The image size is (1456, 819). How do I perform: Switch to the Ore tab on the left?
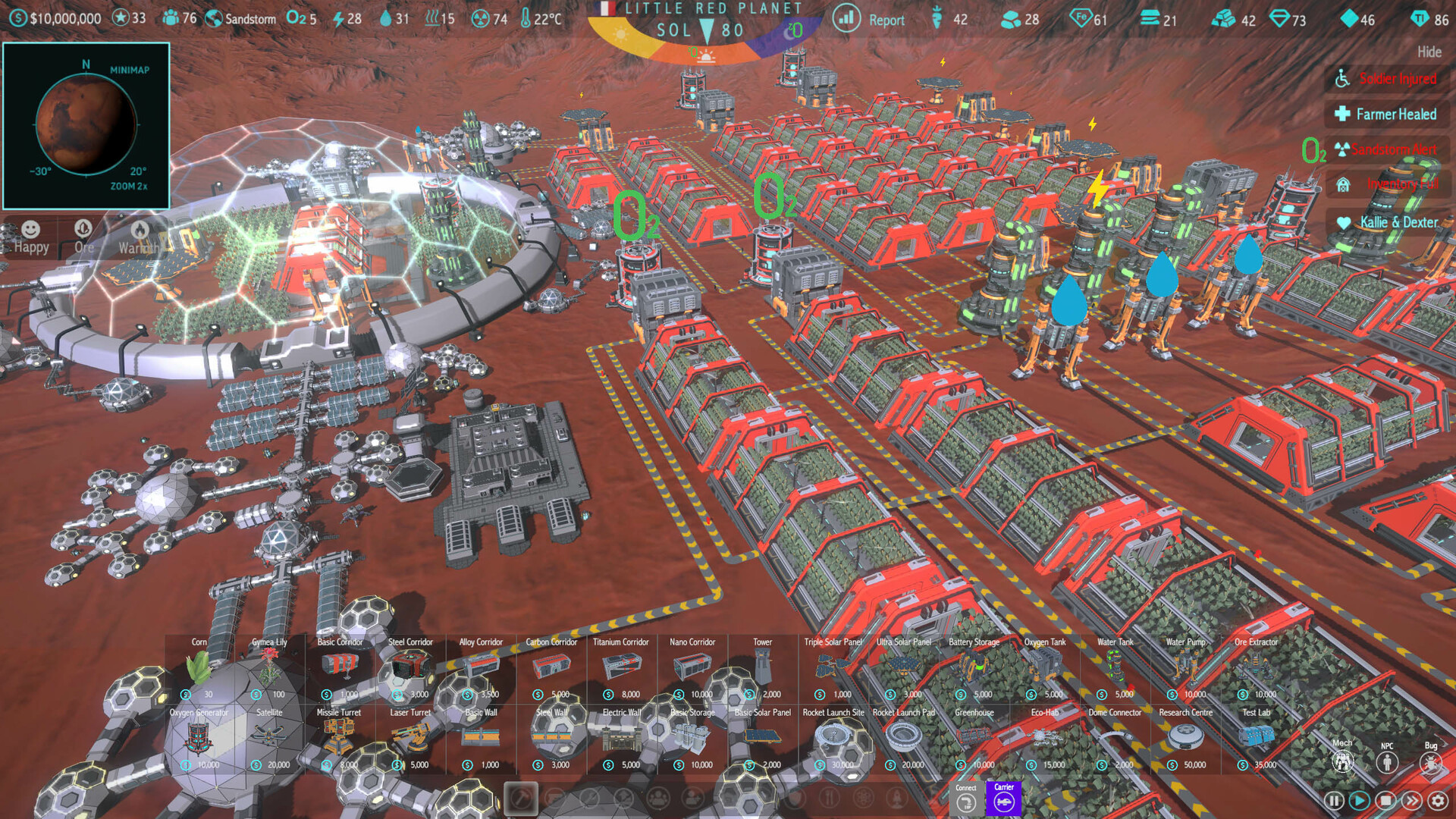click(83, 237)
